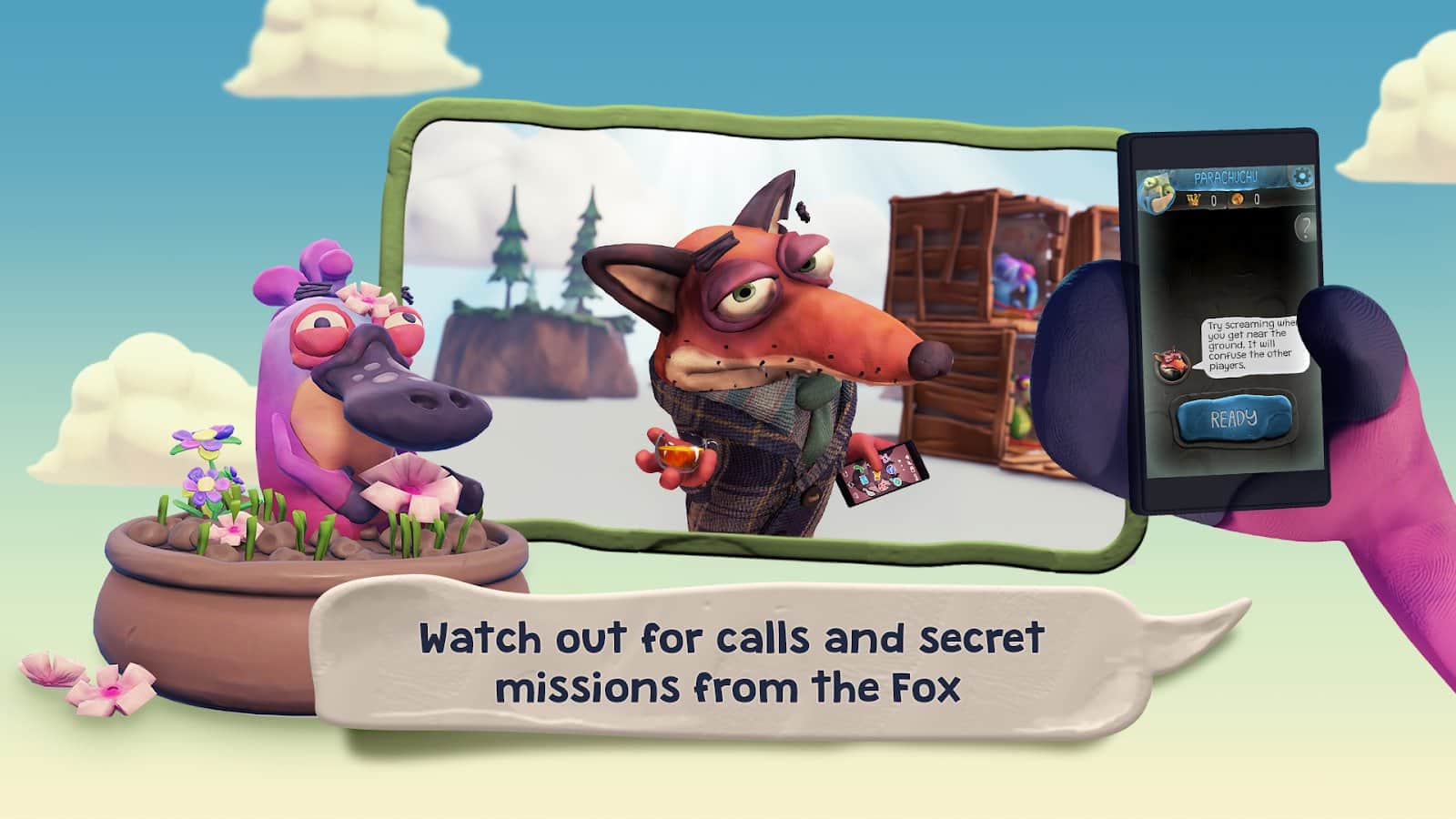Screen dimensions: 1456x819
Task: Tap the crown counter showing zero
Action: [x=1214, y=199]
